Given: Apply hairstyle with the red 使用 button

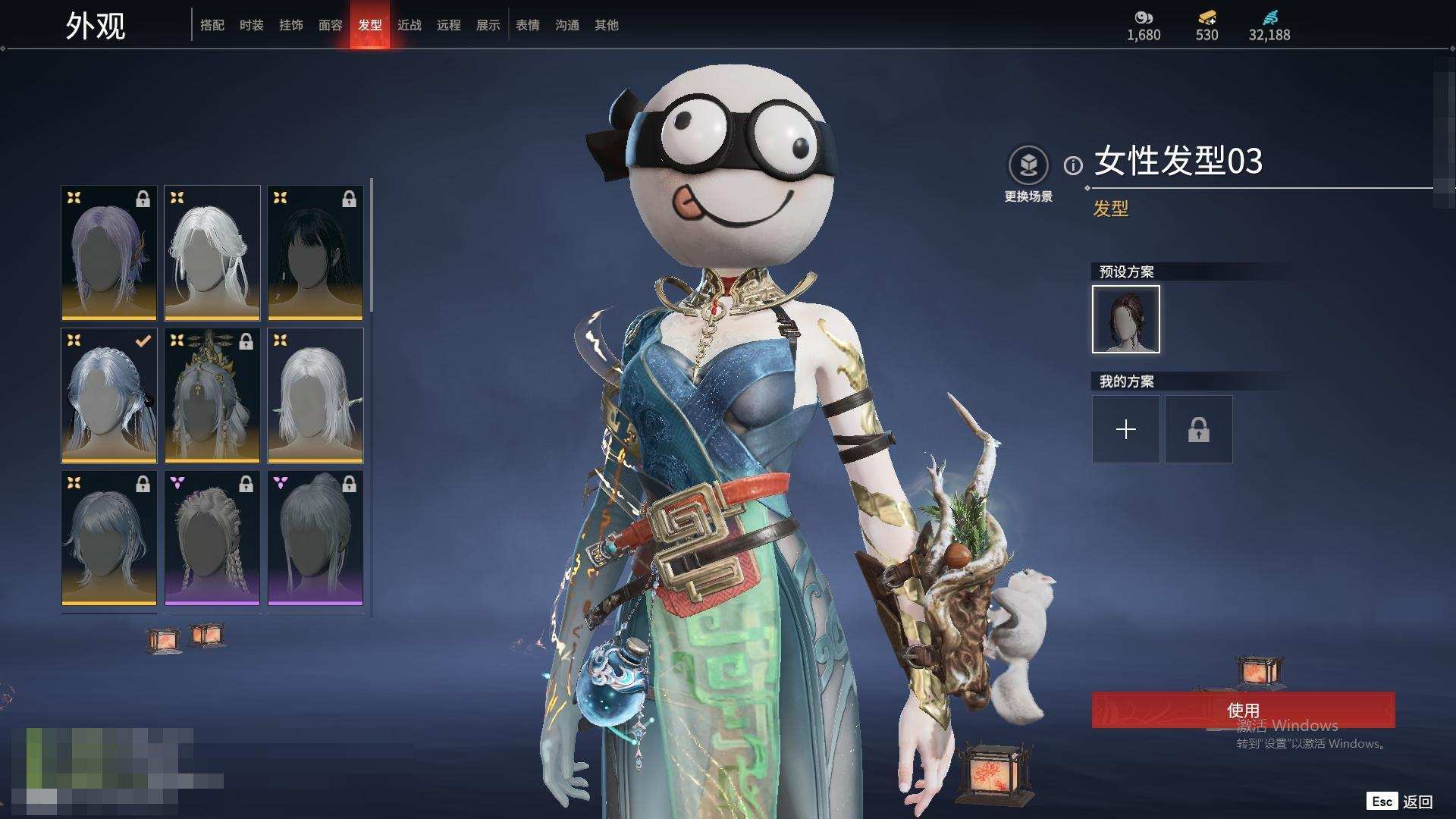Looking at the screenshot, I should [1243, 710].
